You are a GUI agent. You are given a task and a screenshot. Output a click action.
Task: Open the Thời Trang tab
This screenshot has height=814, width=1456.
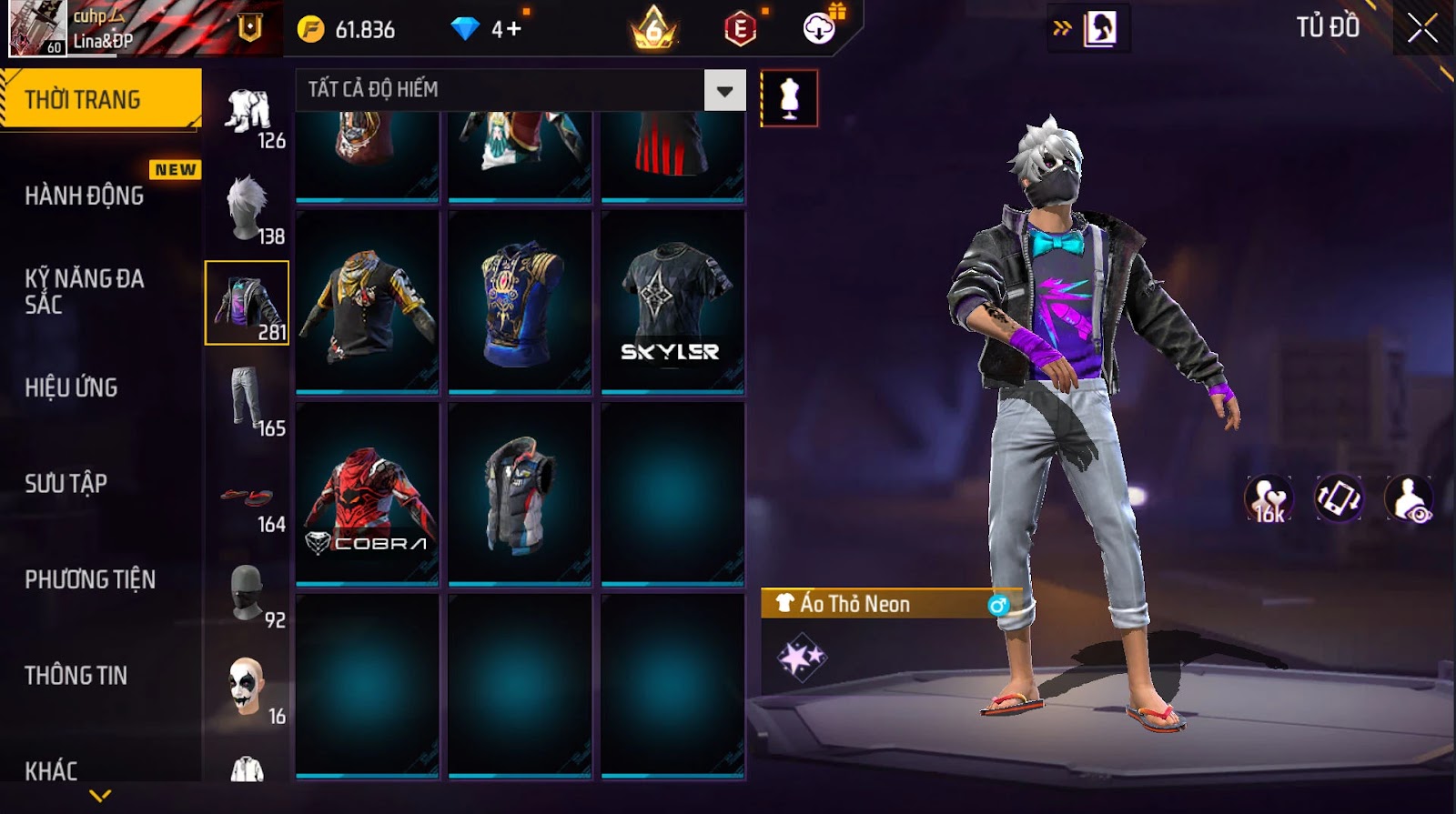[100, 99]
